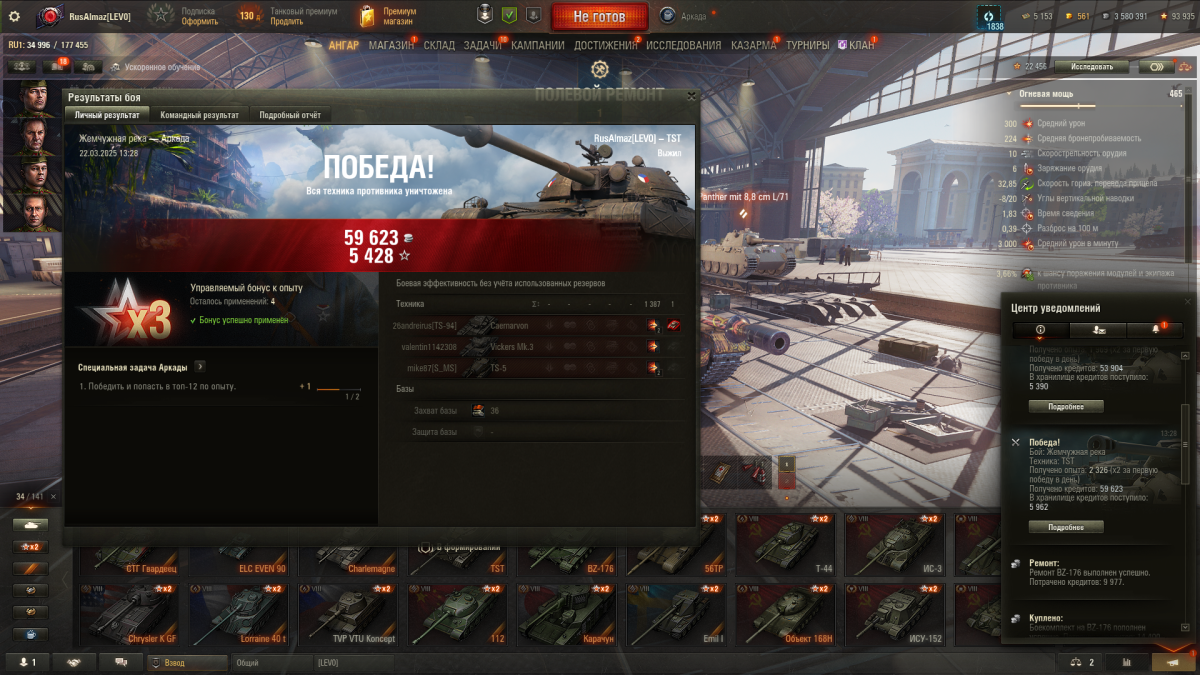The height and width of the screenshot is (675, 1200).
Task: Open Подробнее for the Победа notification
Action: click(1066, 527)
